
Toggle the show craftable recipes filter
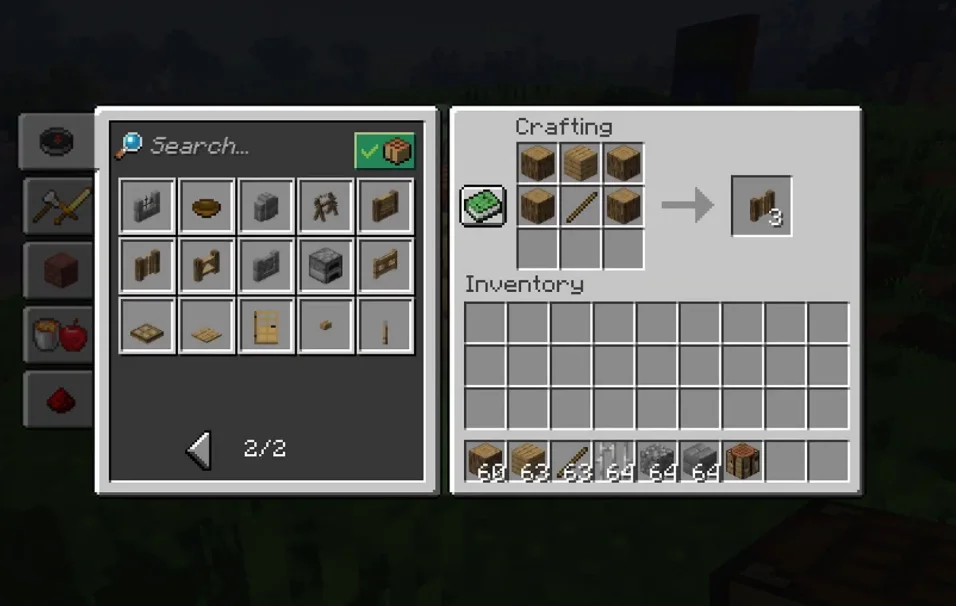point(384,151)
